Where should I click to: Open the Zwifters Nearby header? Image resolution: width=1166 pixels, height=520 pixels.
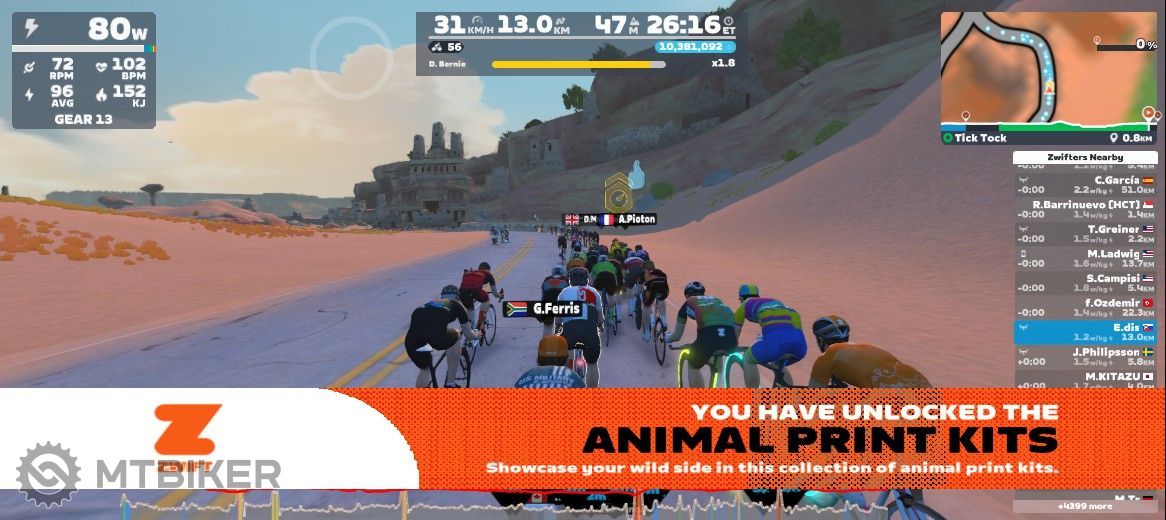tap(1086, 158)
